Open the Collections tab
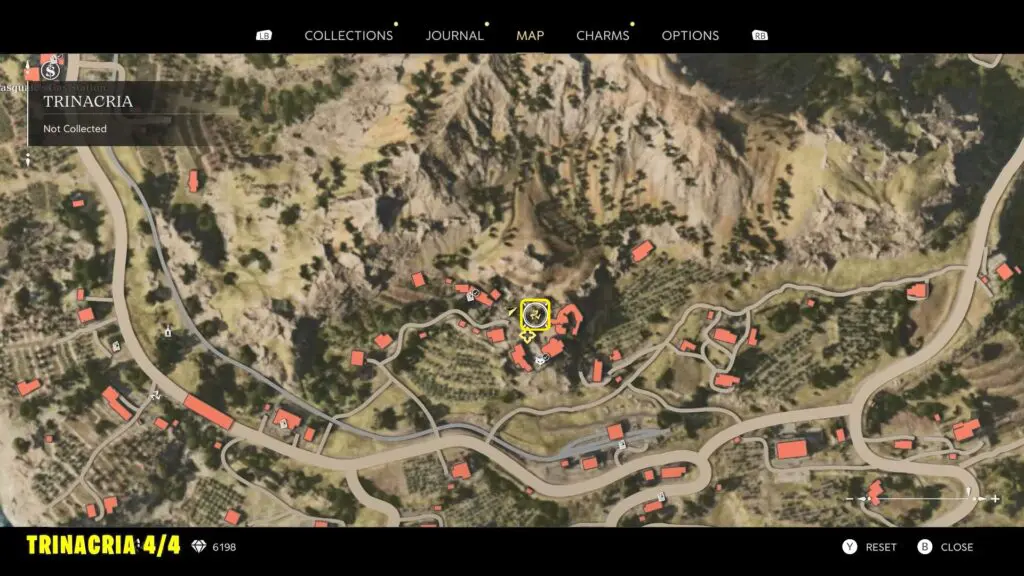This screenshot has width=1024, height=576. pos(348,35)
